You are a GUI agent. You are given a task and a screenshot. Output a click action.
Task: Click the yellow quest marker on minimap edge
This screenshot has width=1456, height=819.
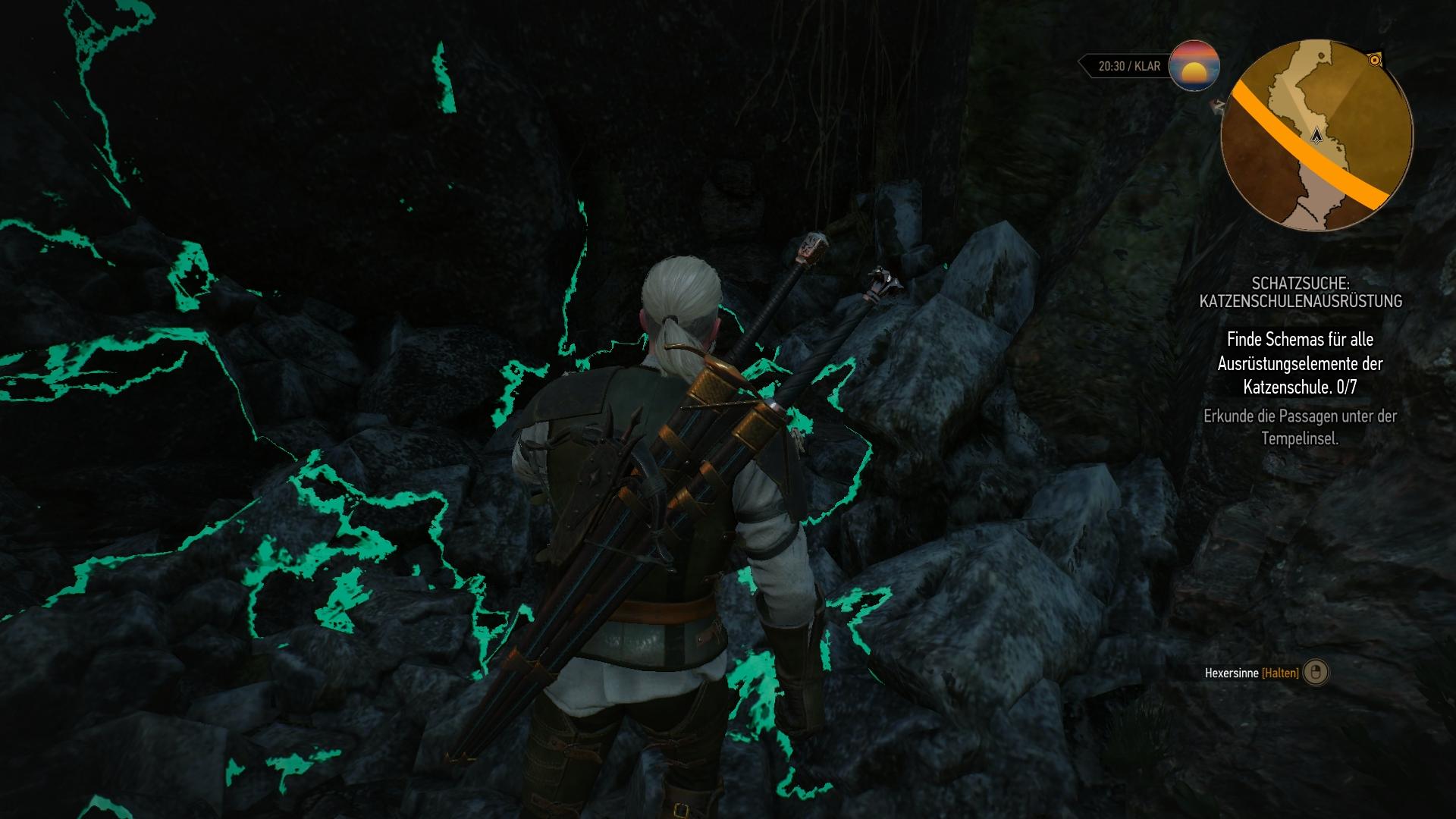point(1374,59)
